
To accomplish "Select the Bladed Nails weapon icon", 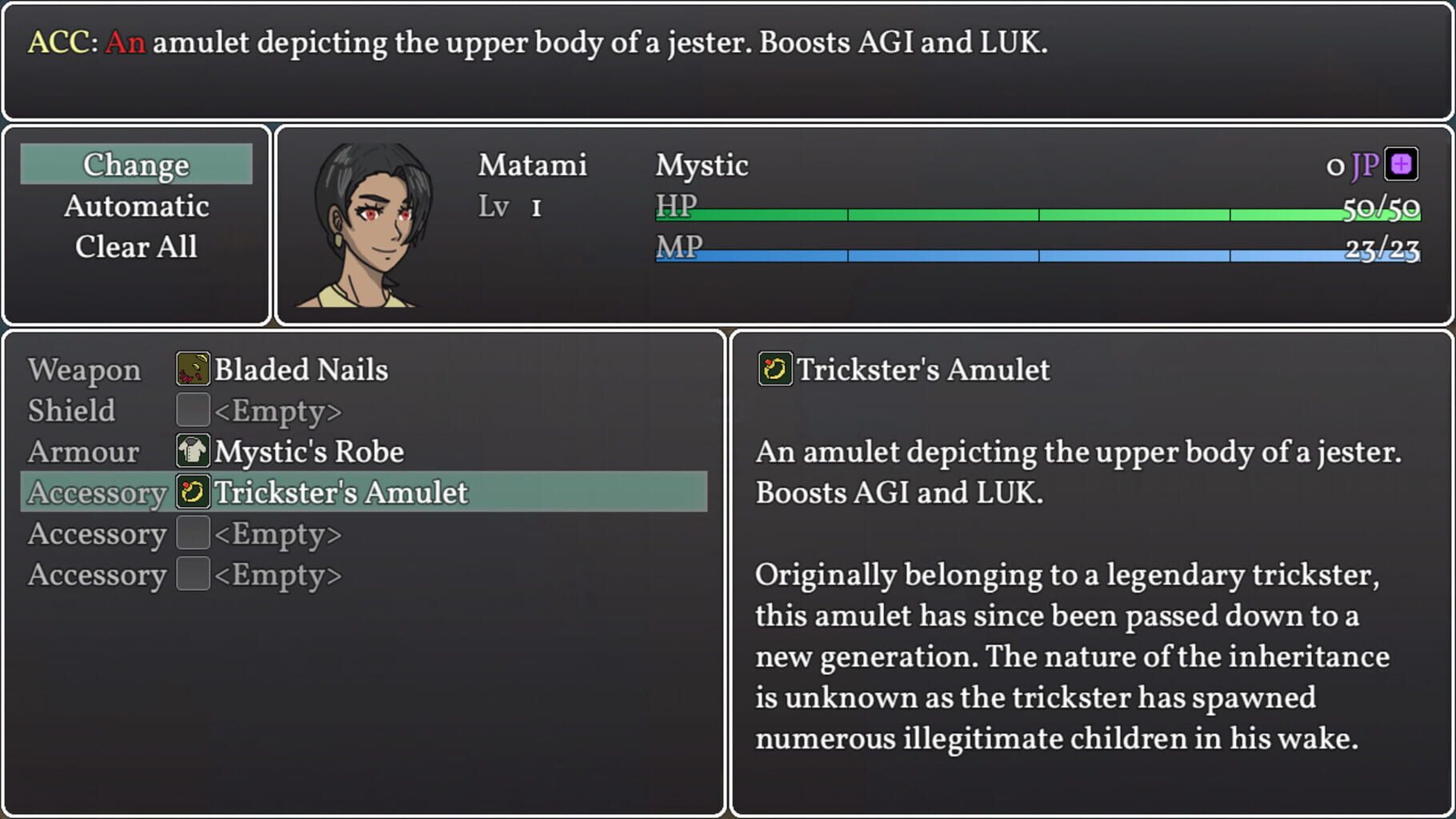I will [x=191, y=370].
